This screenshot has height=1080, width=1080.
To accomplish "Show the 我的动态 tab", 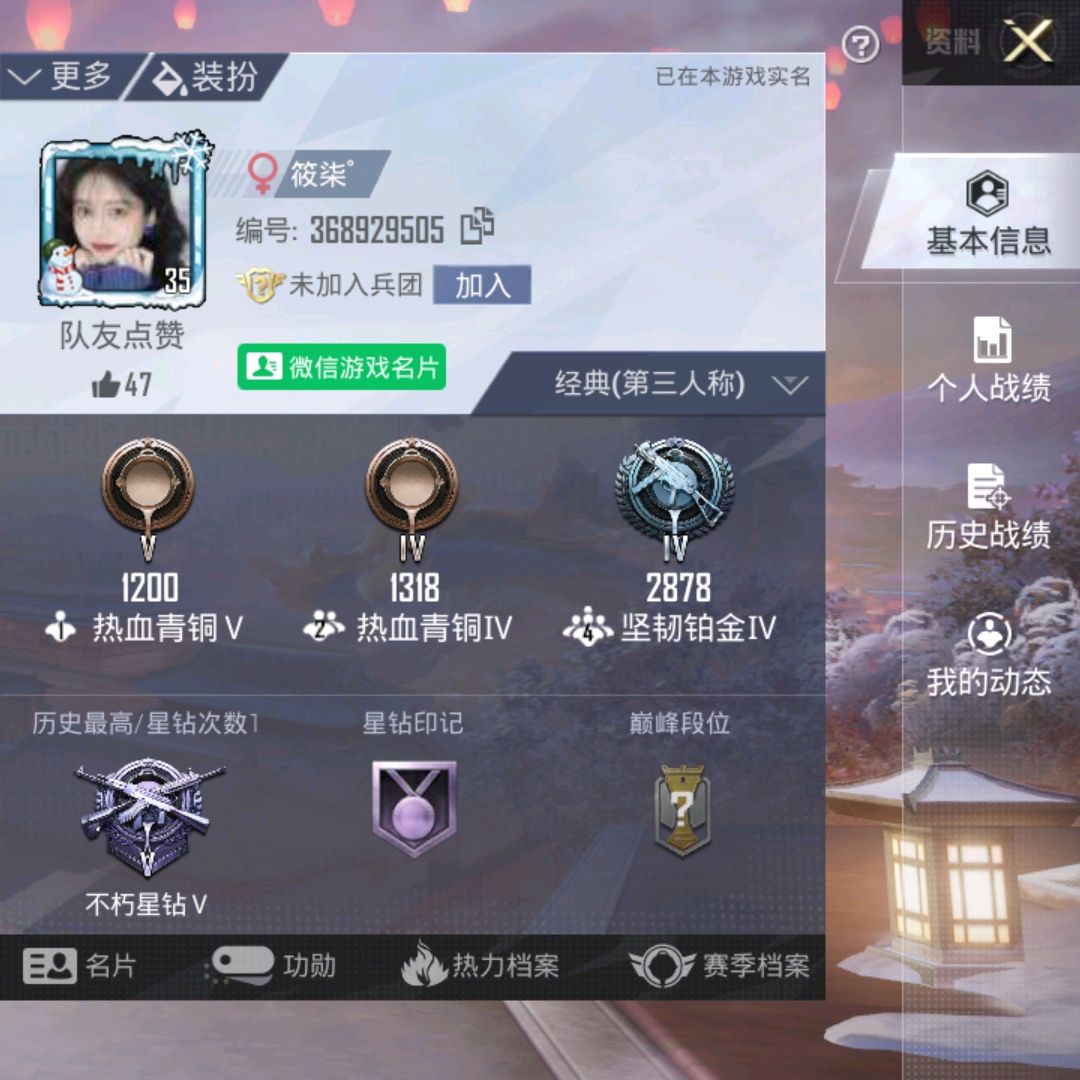I will 988,654.
